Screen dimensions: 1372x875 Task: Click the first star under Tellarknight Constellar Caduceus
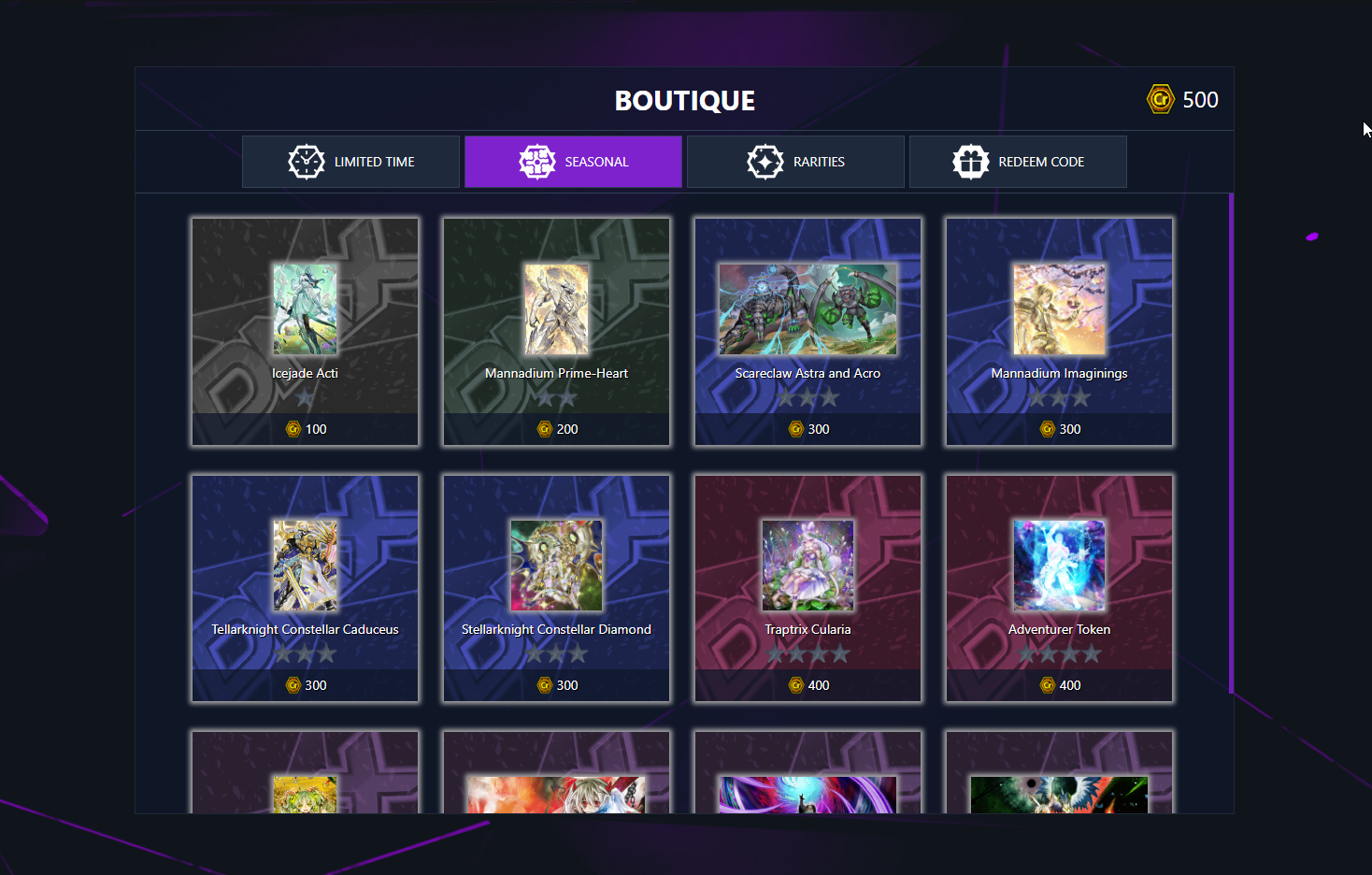coord(283,654)
